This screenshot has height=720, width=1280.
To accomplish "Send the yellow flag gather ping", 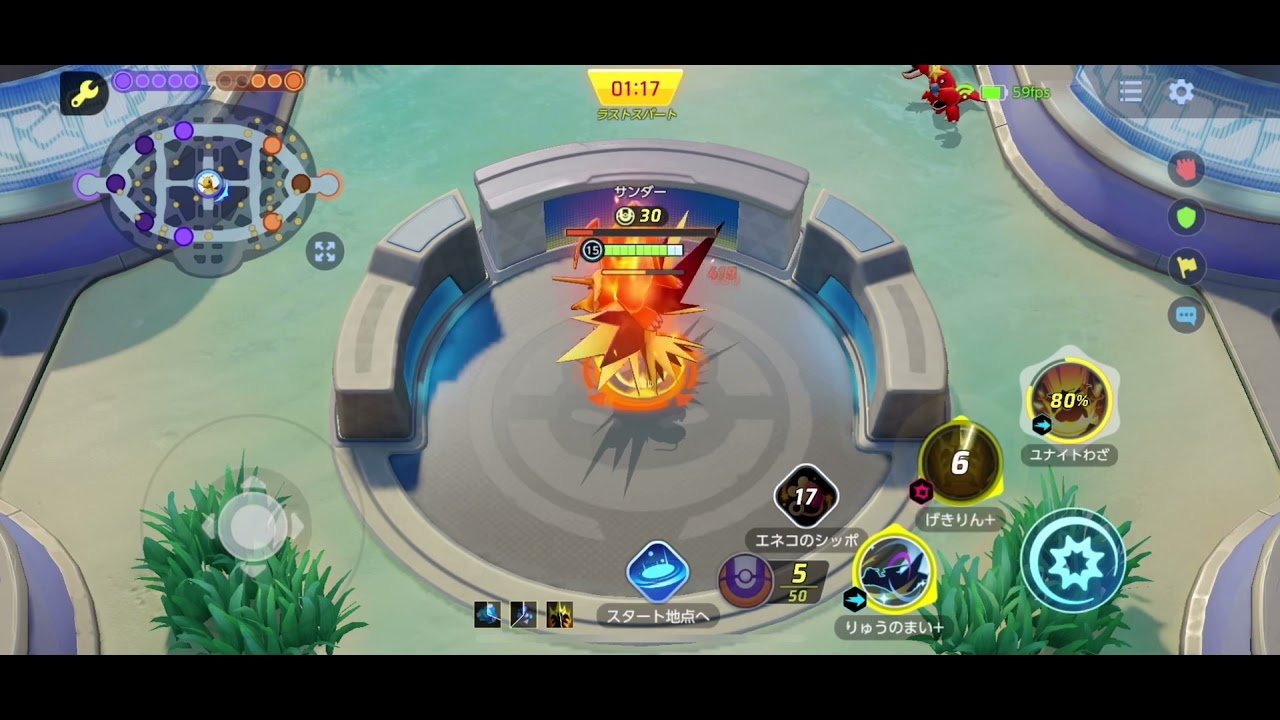I will pyautogui.click(x=1186, y=266).
